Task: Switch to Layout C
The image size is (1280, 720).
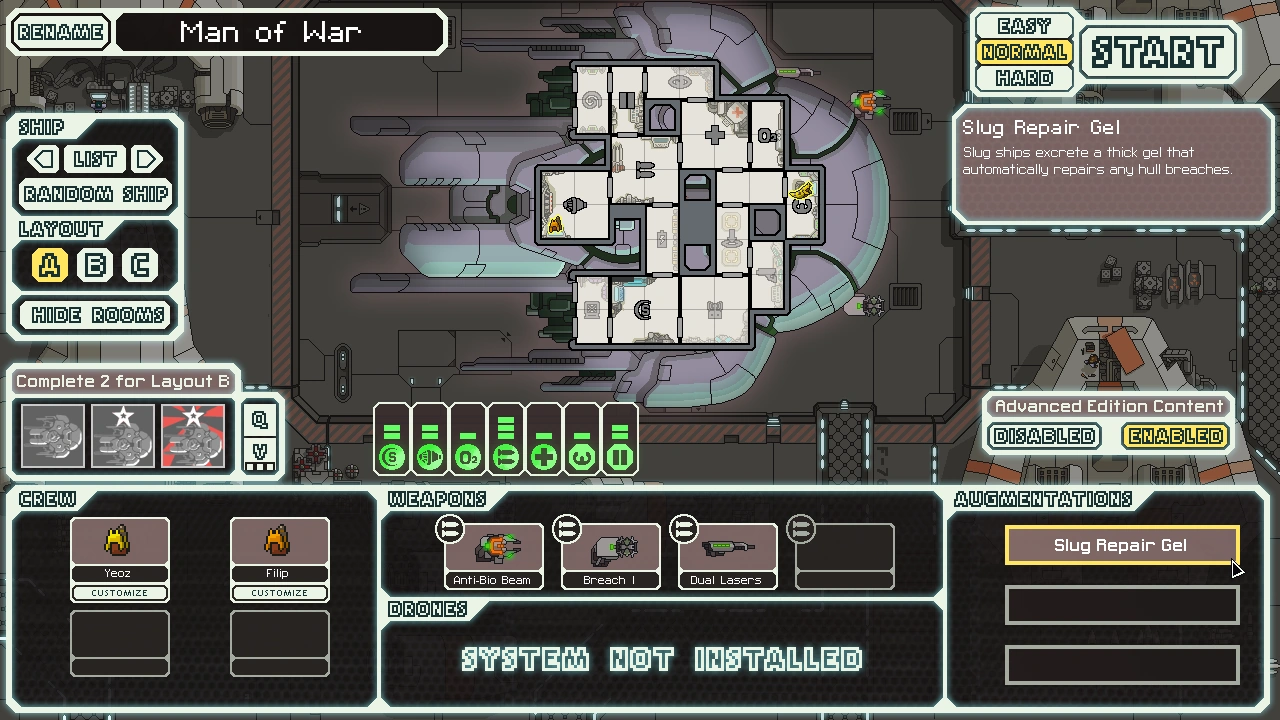Action: pyautogui.click(x=140, y=265)
